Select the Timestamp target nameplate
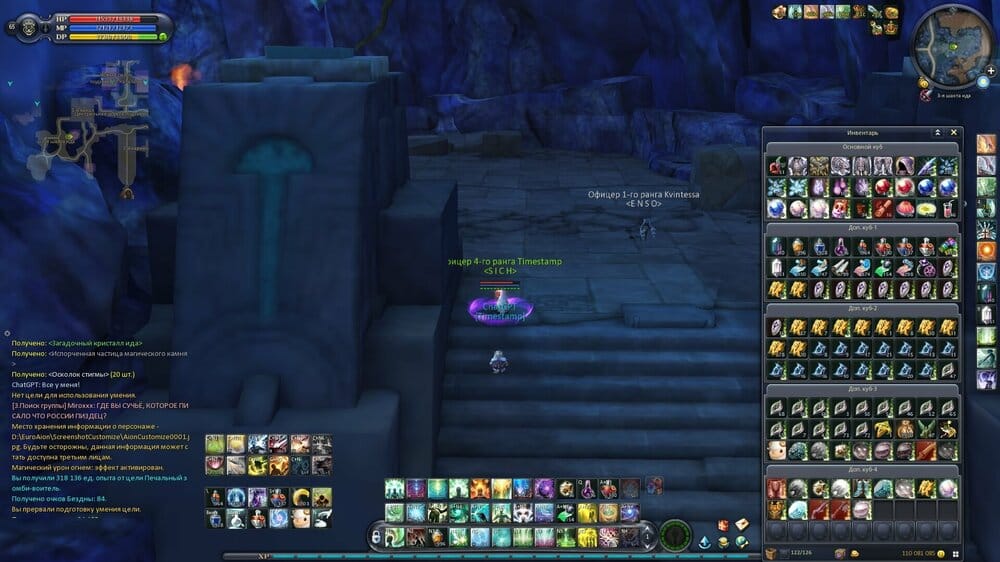 [x=505, y=262]
